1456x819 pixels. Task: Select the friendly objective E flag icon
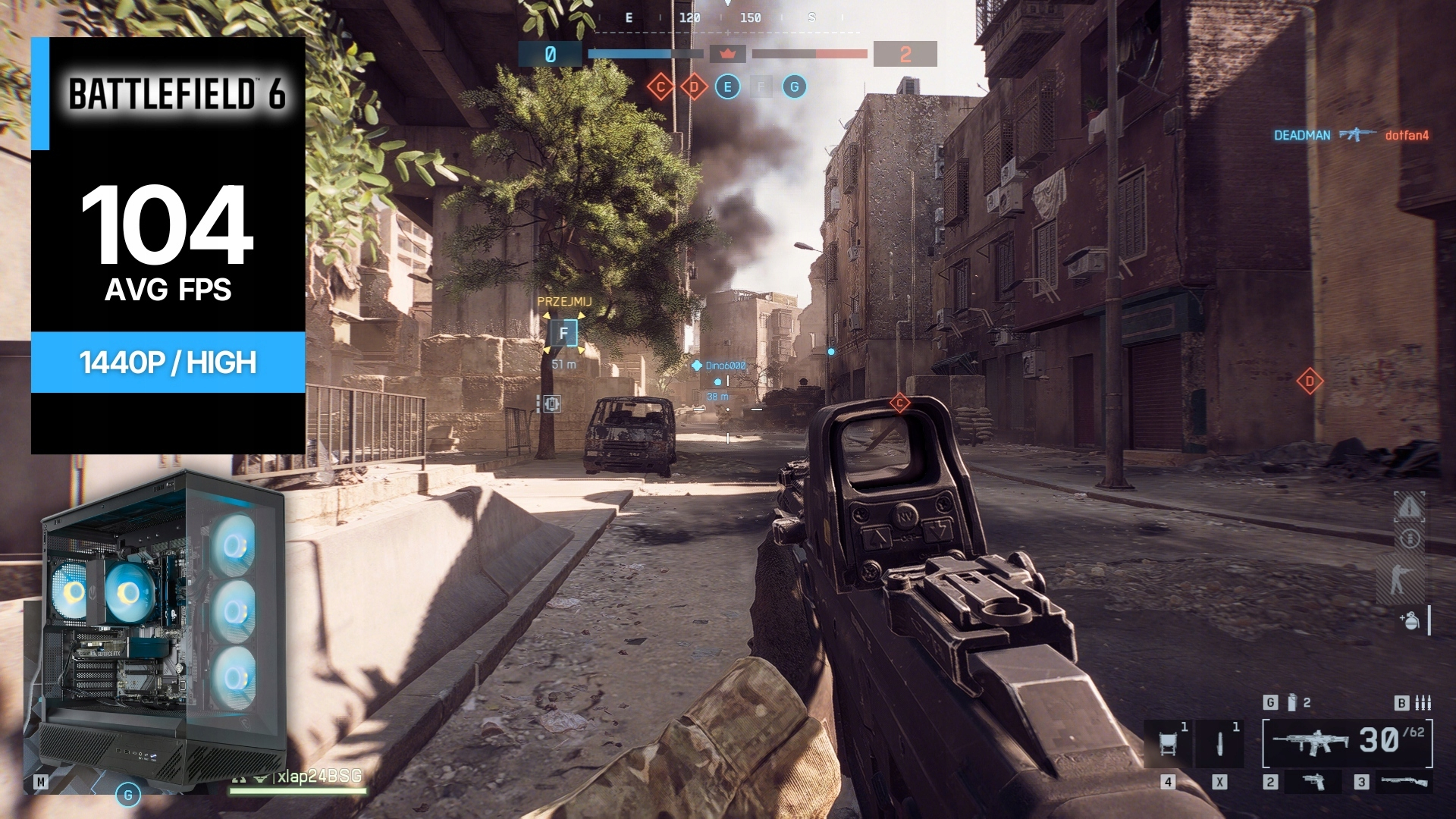727,87
